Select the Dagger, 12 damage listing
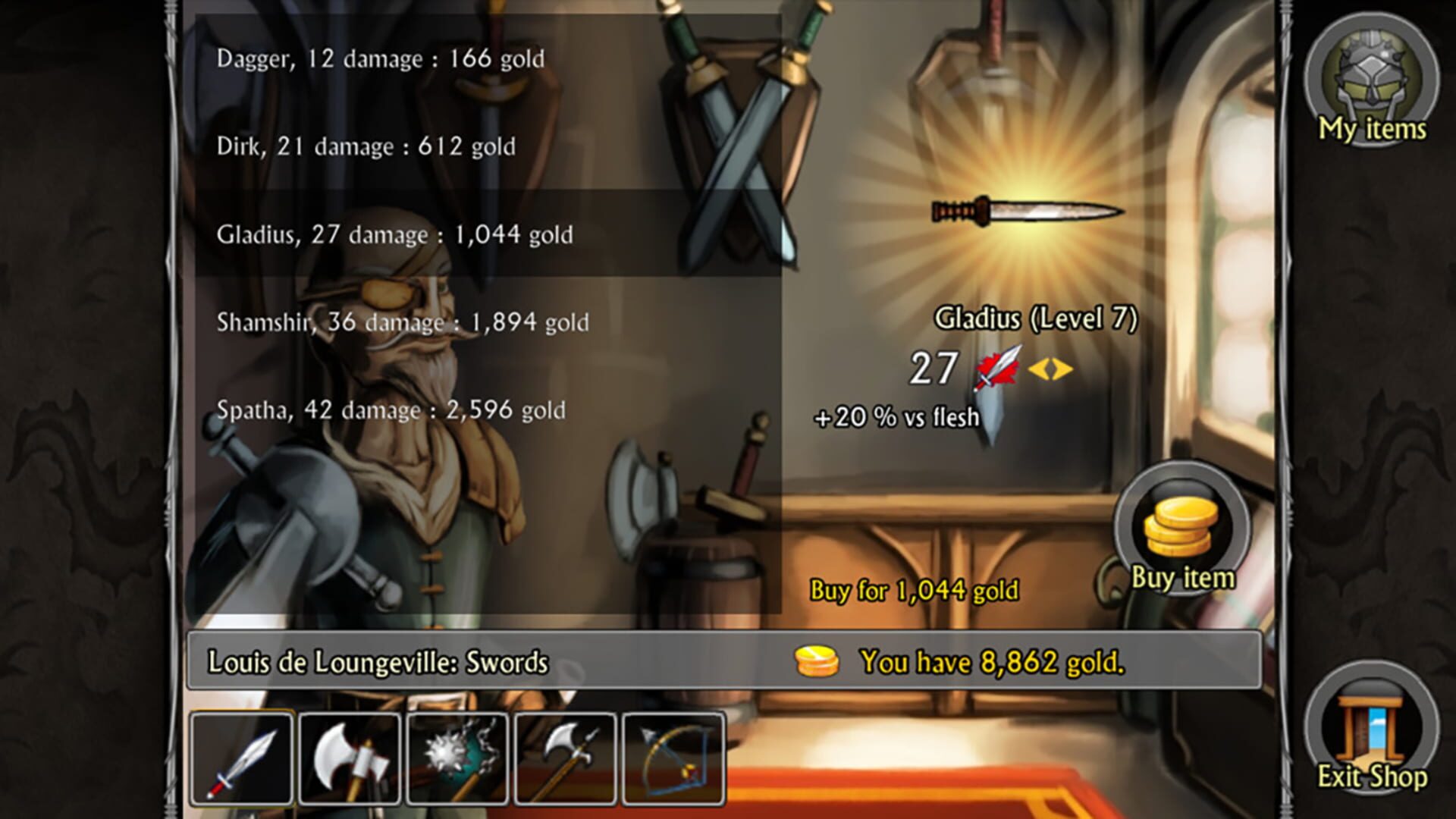Viewport: 1456px width, 819px height. [x=379, y=57]
